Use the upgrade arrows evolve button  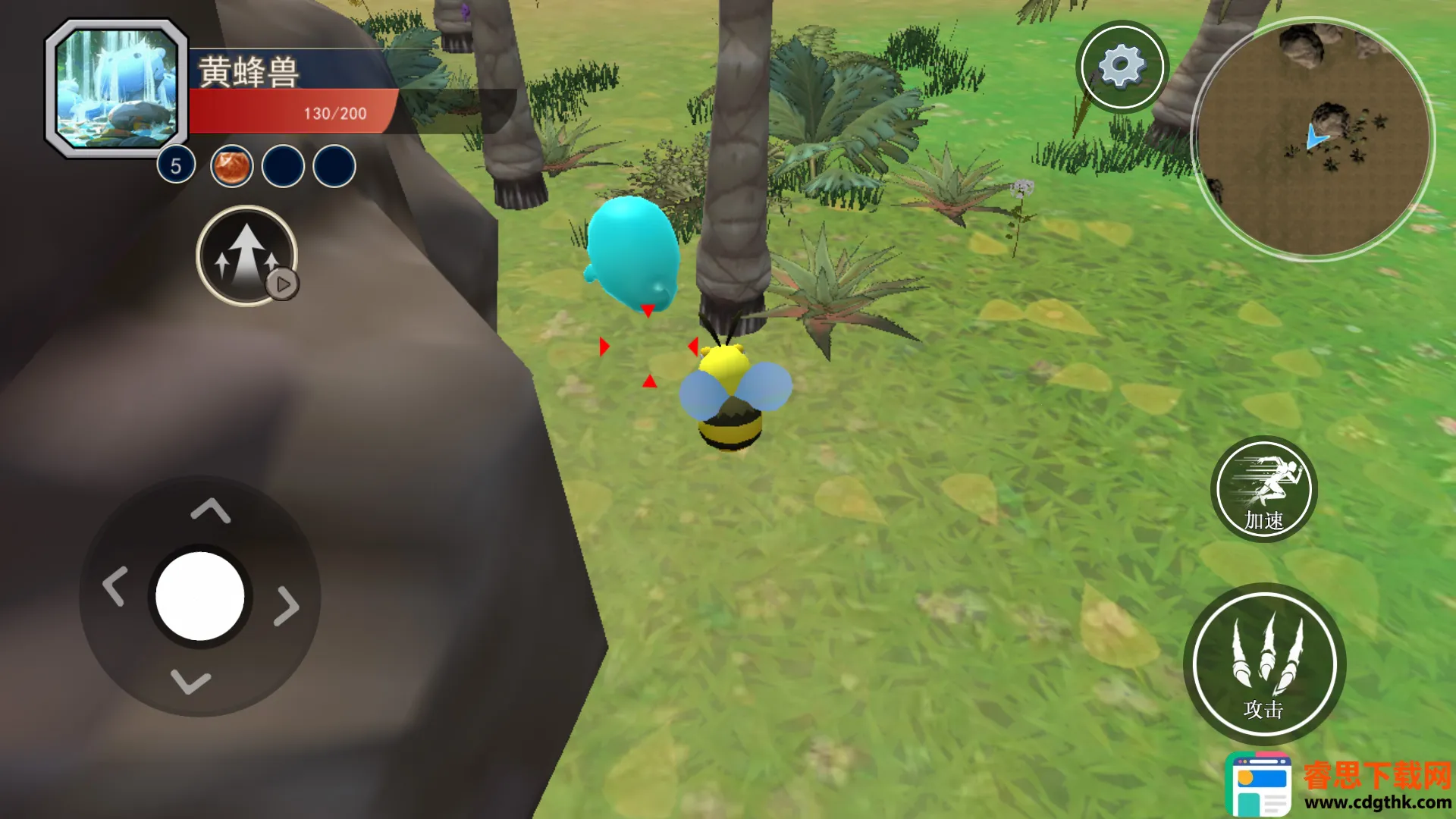(246, 256)
